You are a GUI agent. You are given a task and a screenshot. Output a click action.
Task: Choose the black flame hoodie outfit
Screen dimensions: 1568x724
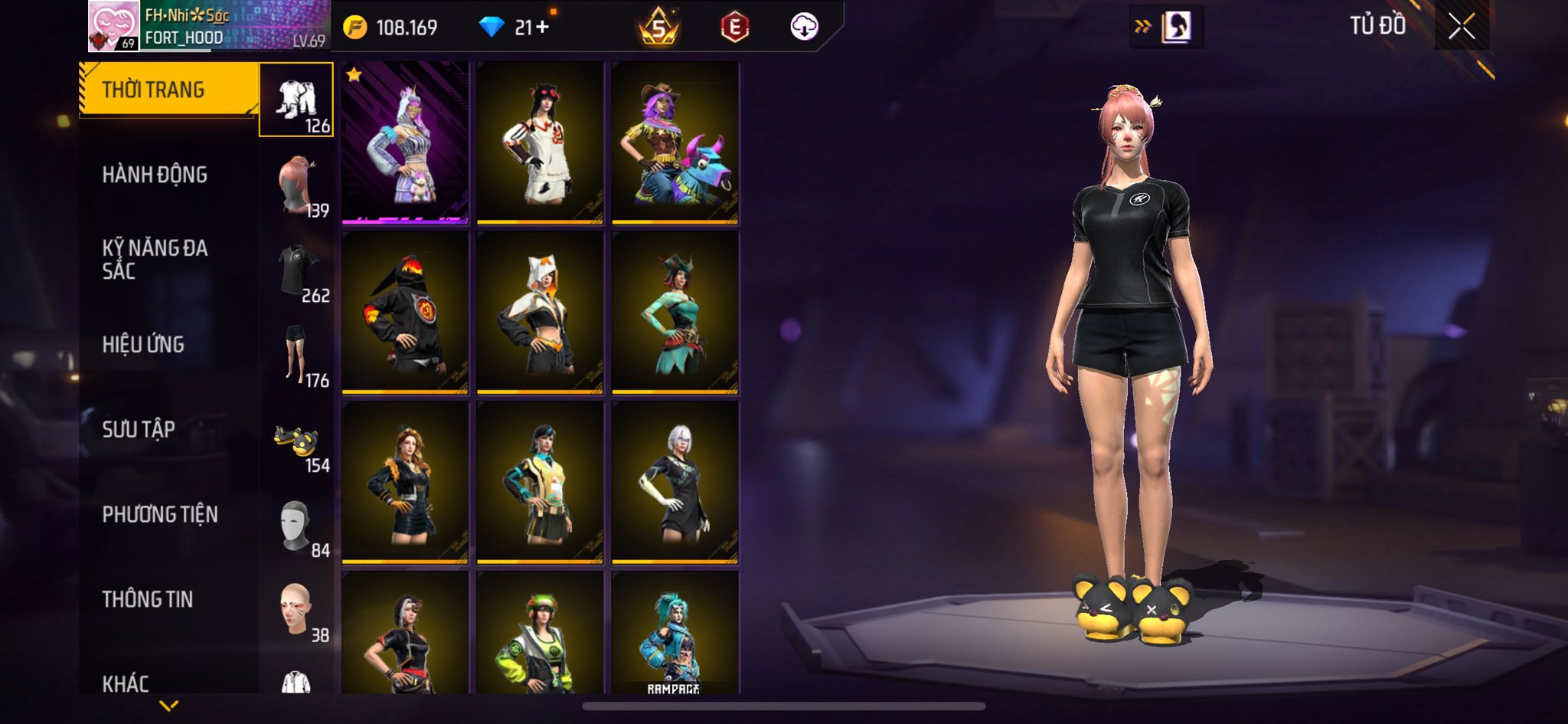point(405,313)
